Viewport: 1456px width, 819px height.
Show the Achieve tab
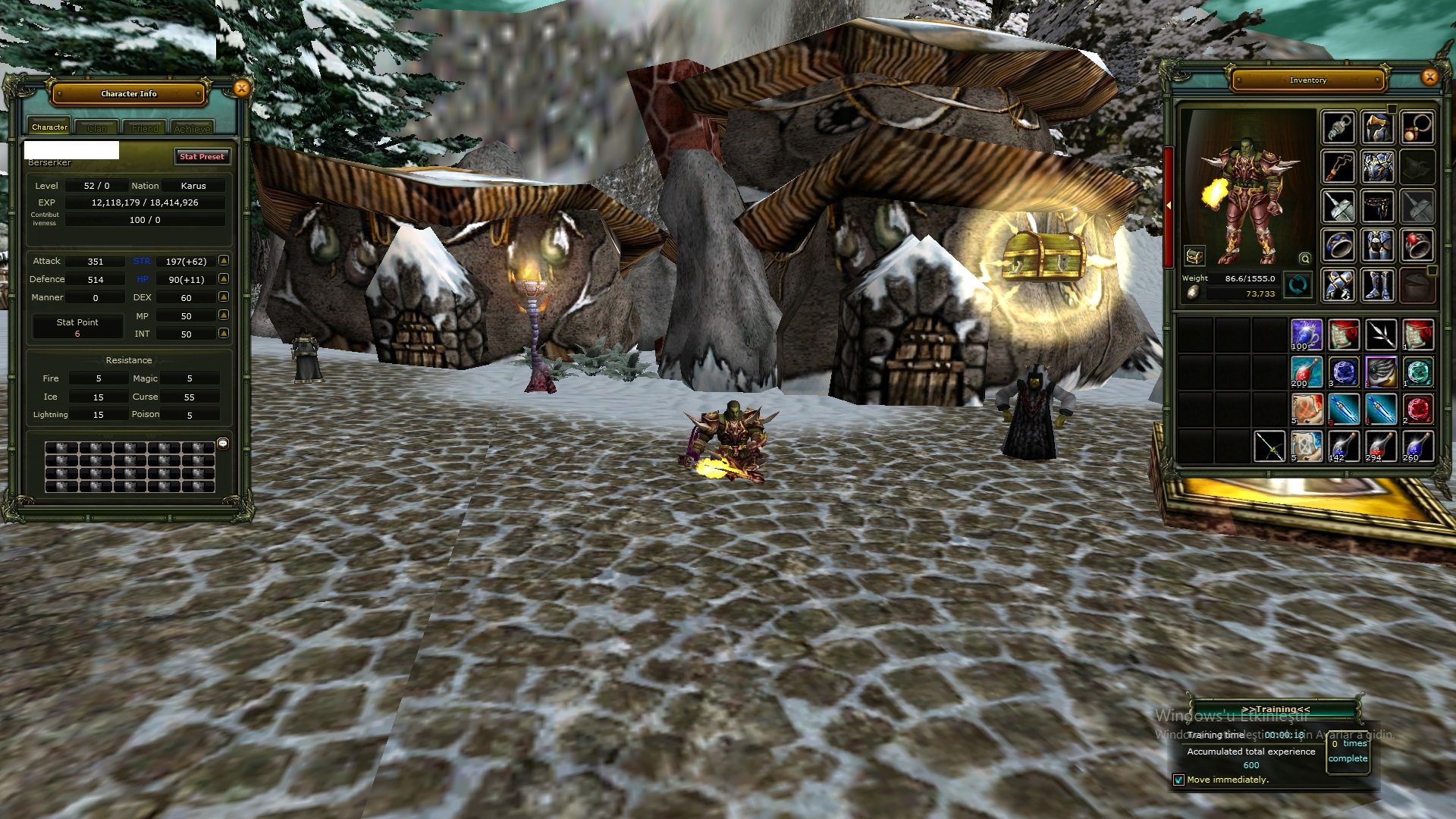[192, 128]
